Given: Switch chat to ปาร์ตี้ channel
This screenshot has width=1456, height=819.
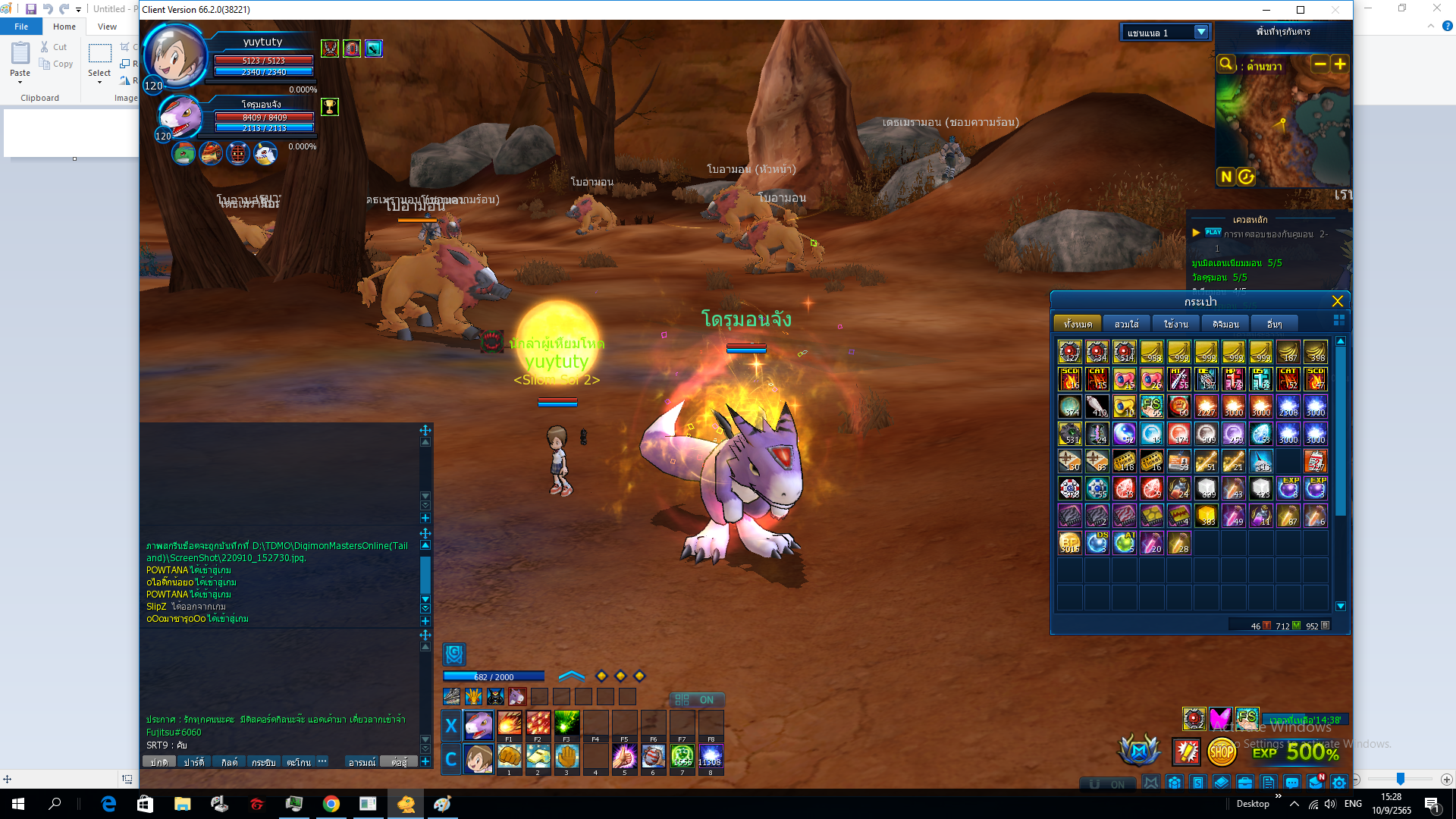Looking at the screenshot, I should [x=193, y=762].
